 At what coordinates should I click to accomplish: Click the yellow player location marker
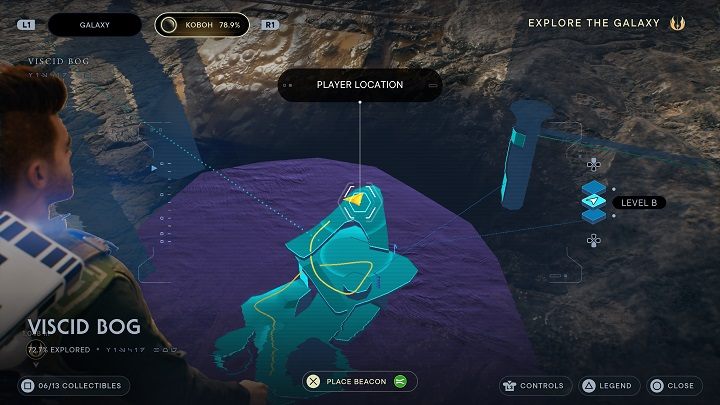tap(356, 200)
